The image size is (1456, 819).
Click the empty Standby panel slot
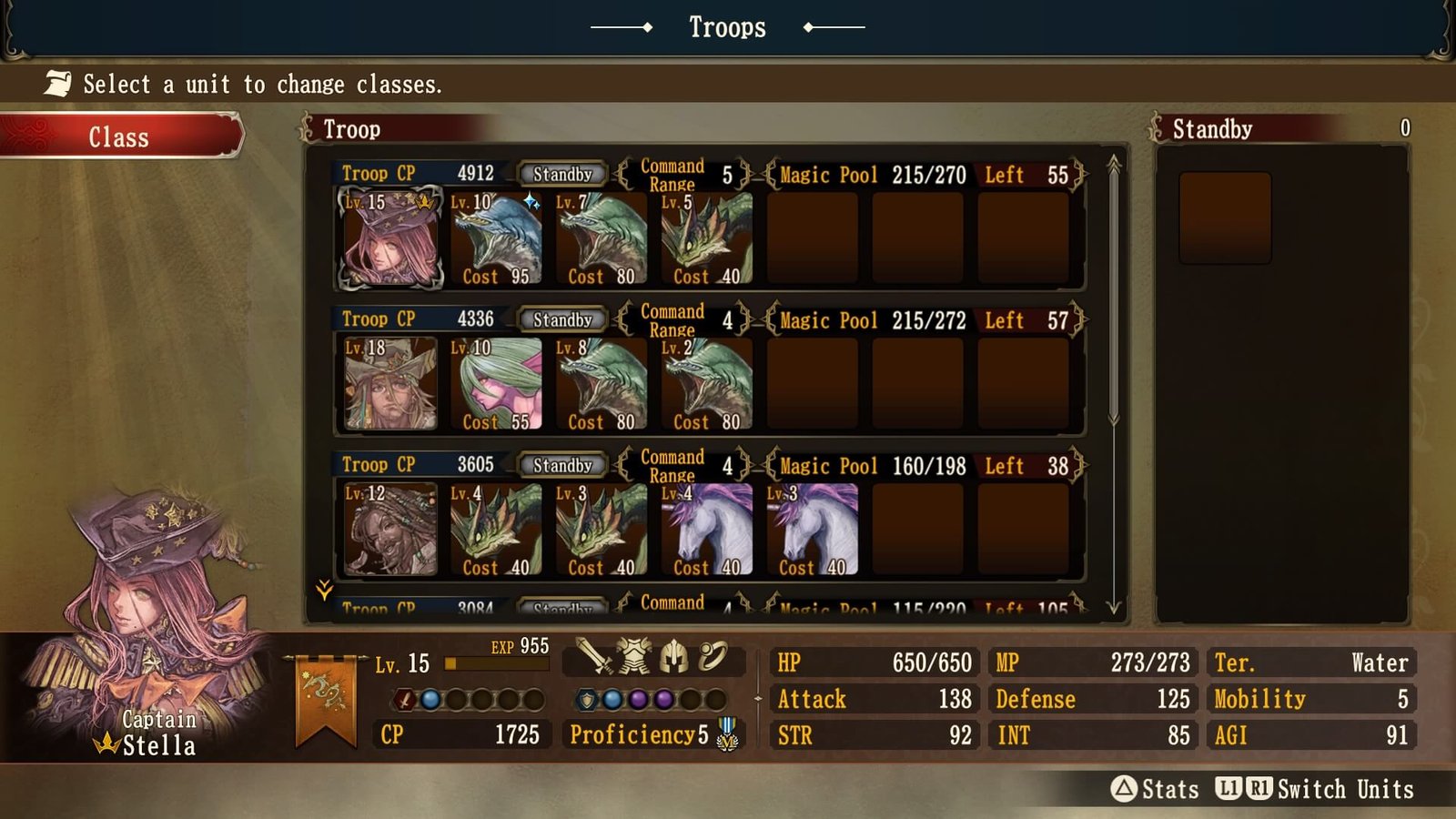point(1225,218)
